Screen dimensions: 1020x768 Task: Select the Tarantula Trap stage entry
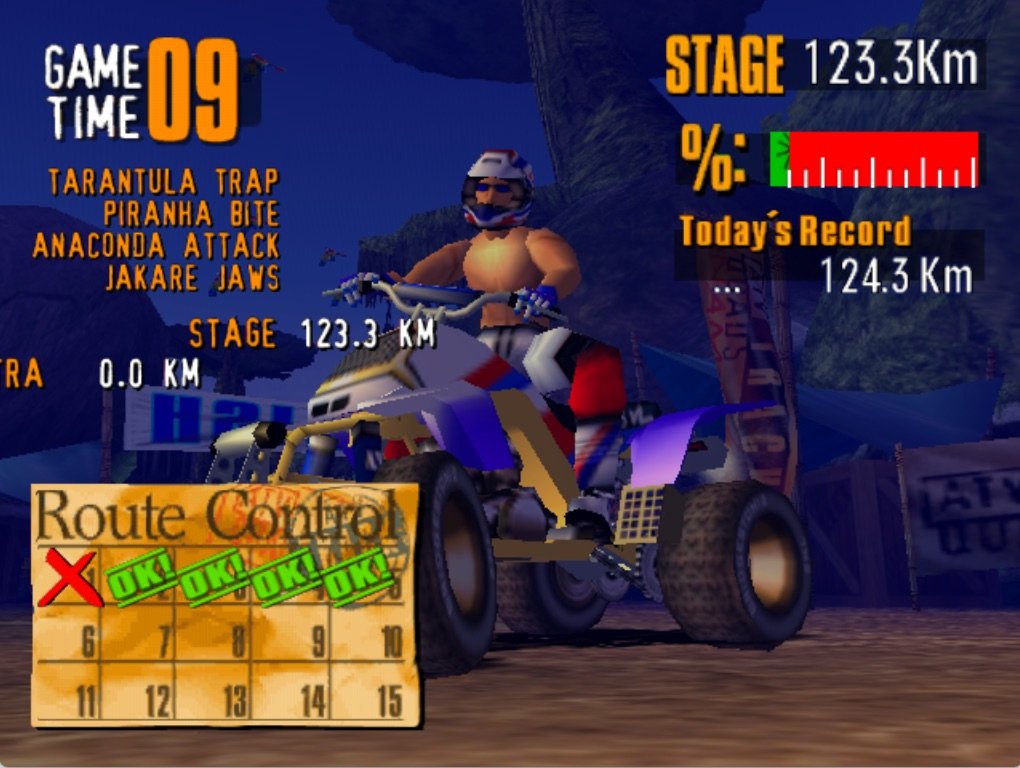163,182
